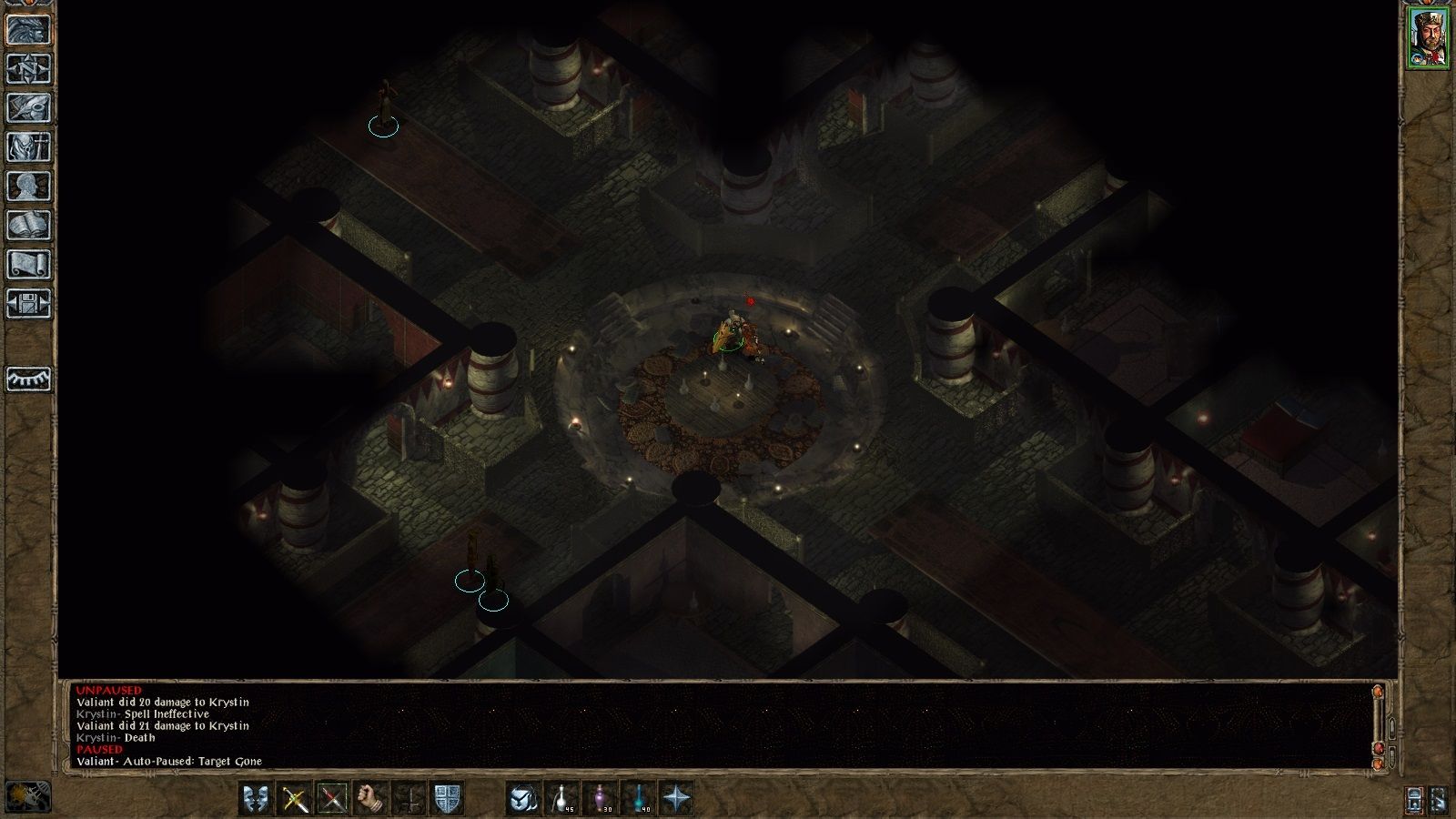Open the journal quill button
The image size is (1456, 819).
(x=28, y=107)
